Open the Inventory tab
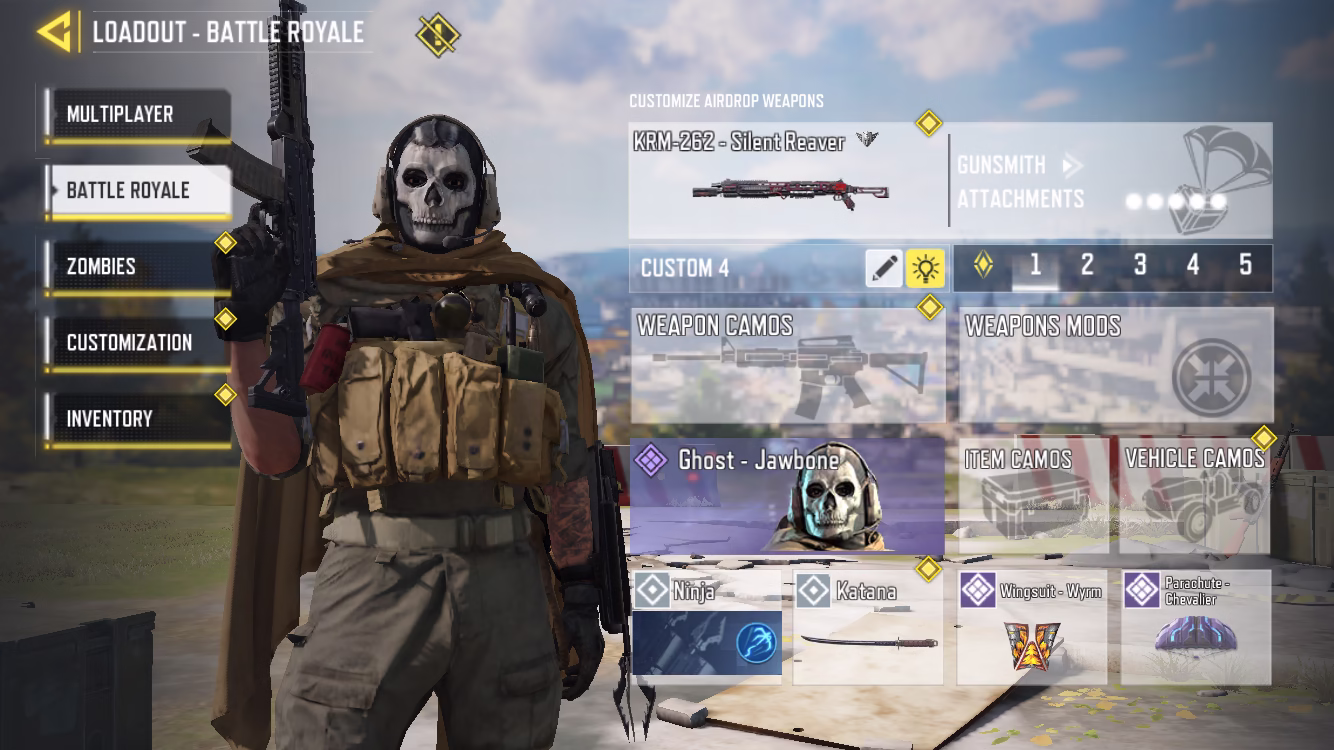 (x=138, y=419)
